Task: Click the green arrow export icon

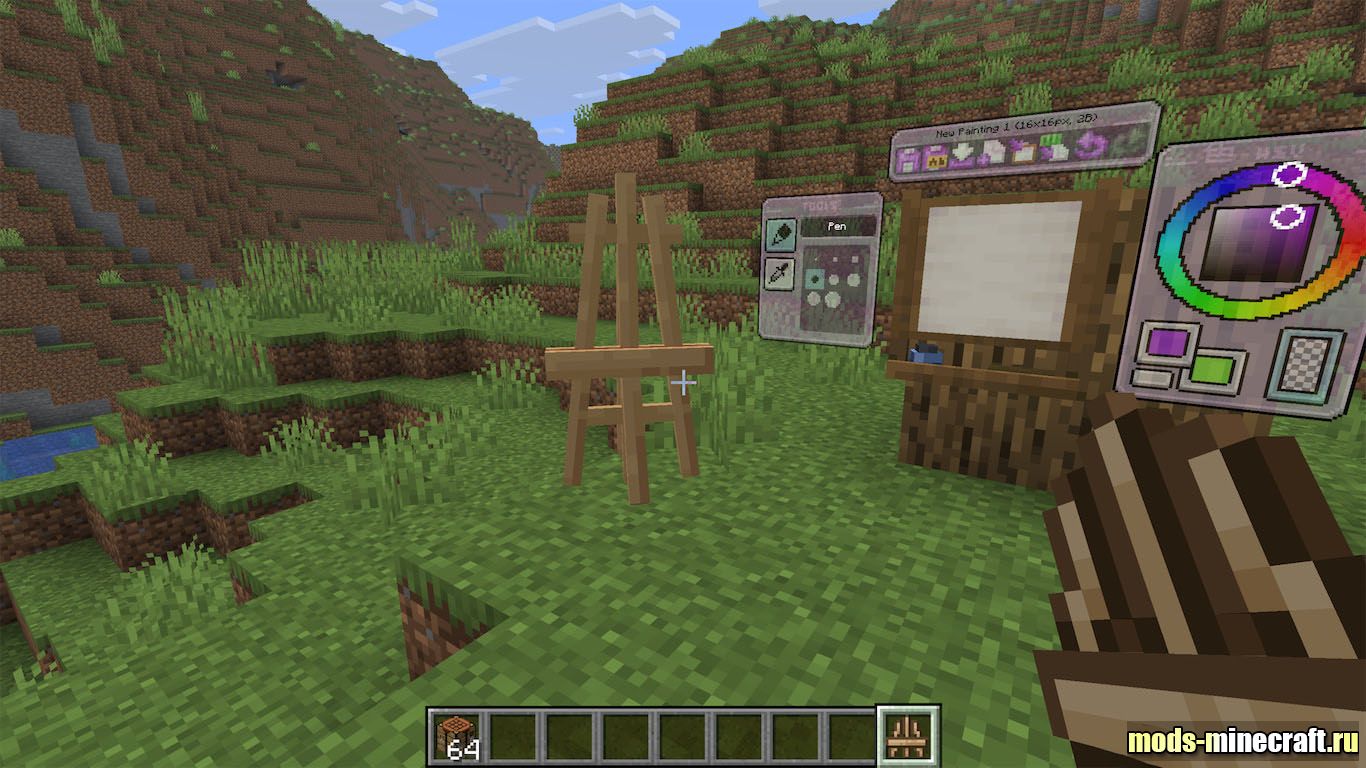Action: [1053, 150]
